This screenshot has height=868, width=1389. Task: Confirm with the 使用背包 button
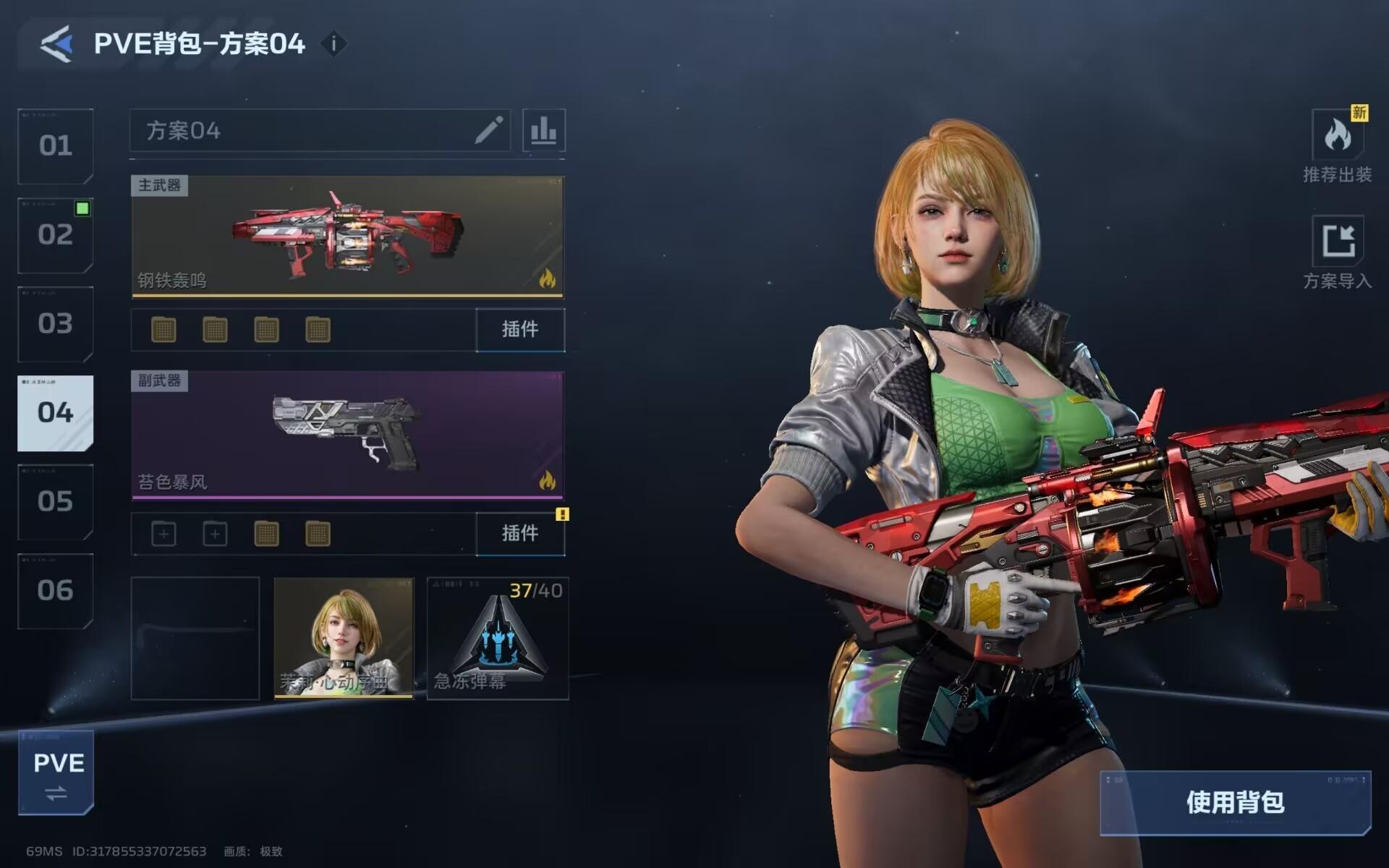[x=1235, y=802]
